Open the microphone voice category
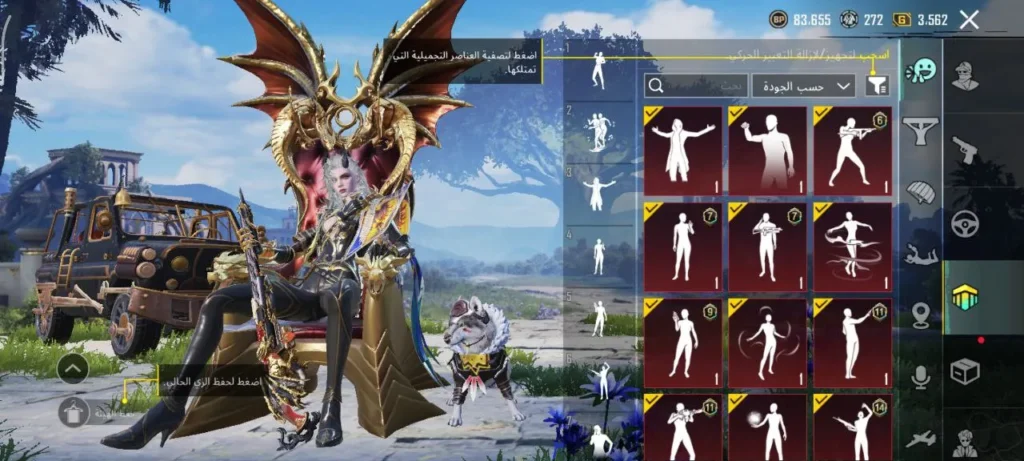 coord(920,377)
